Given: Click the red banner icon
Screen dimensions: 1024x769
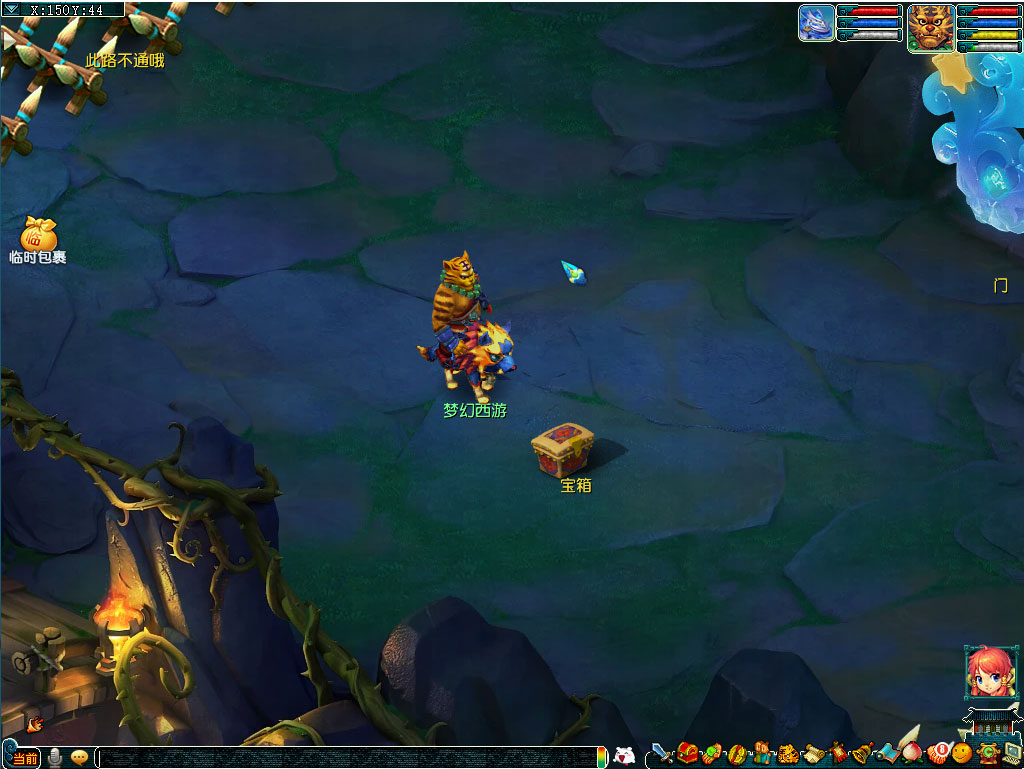Looking at the screenshot, I should pyautogui.click(x=838, y=753).
